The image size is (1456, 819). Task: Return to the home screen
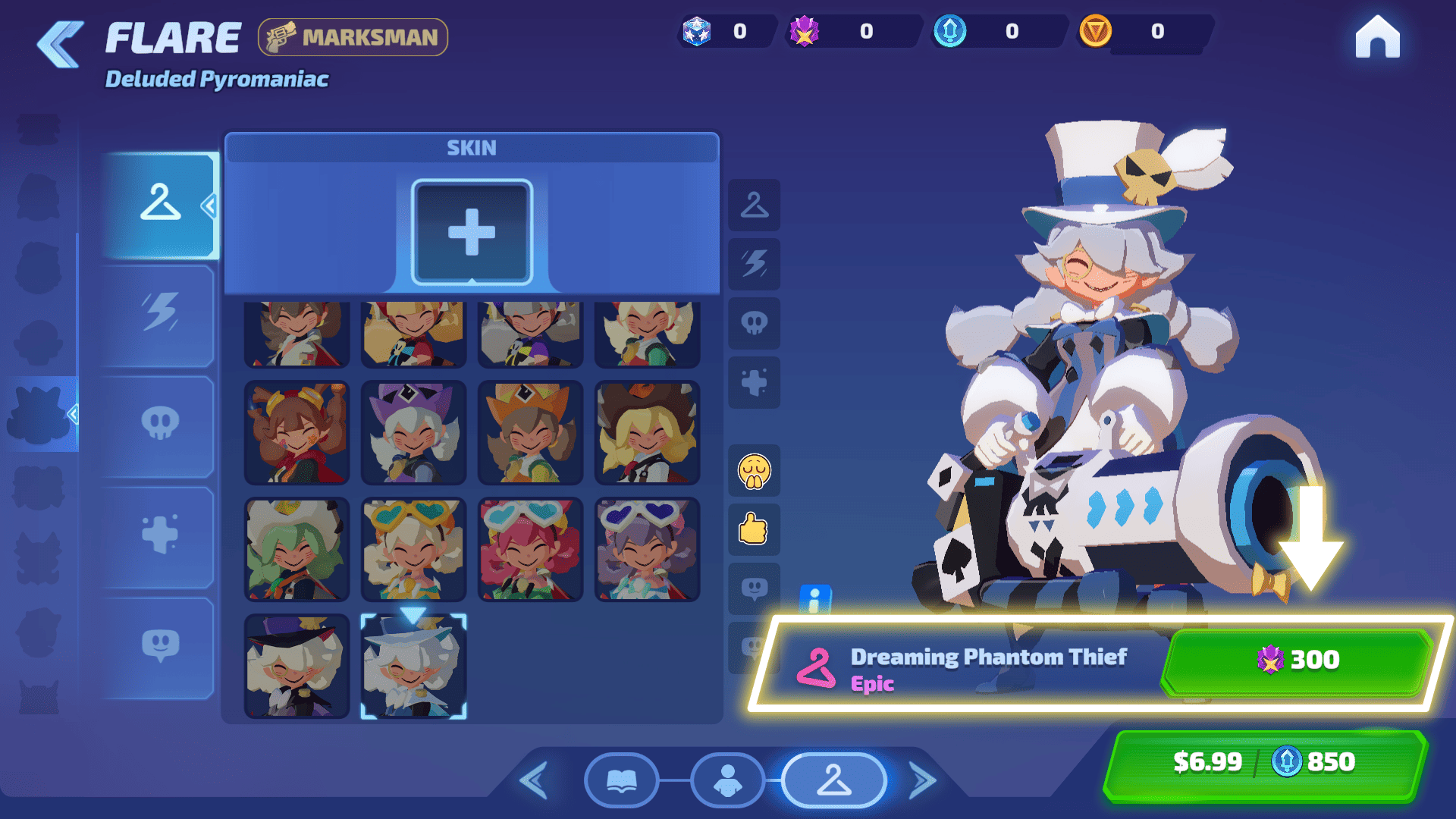pos(1377,38)
